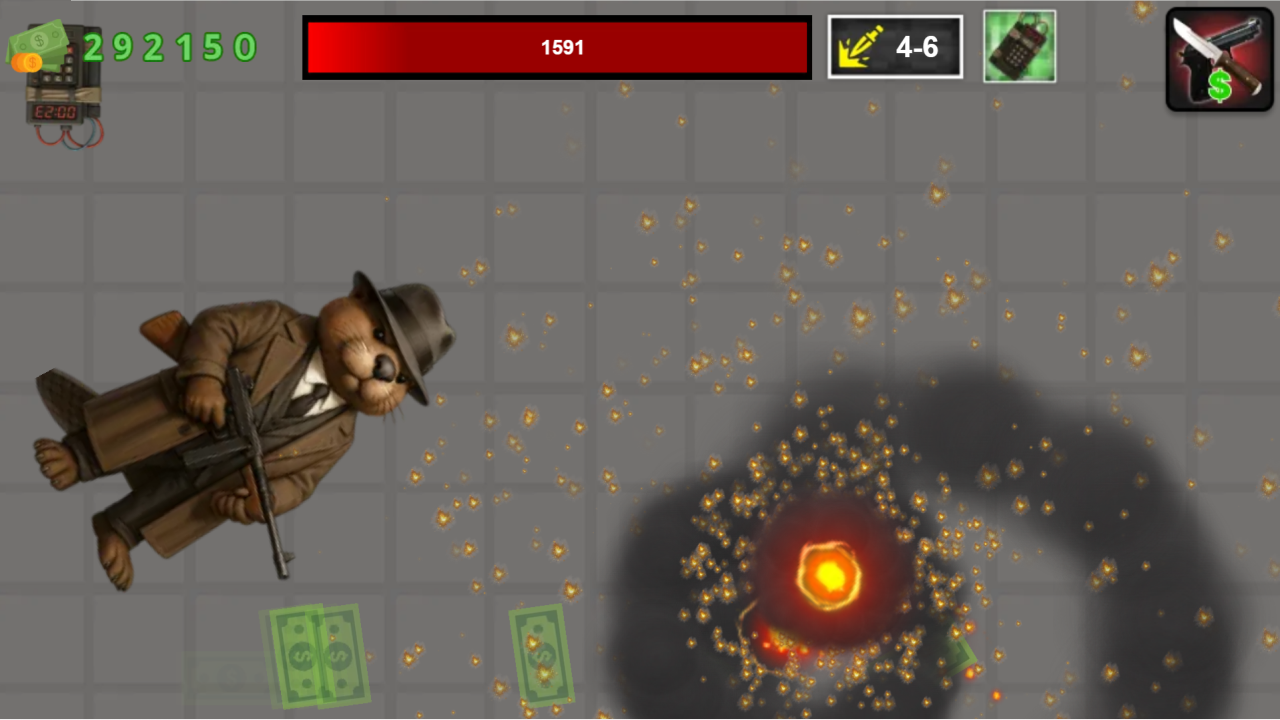Select the marker pencil icon in the 4-6 box
This screenshot has width=1280, height=720.
click(862, 46)
